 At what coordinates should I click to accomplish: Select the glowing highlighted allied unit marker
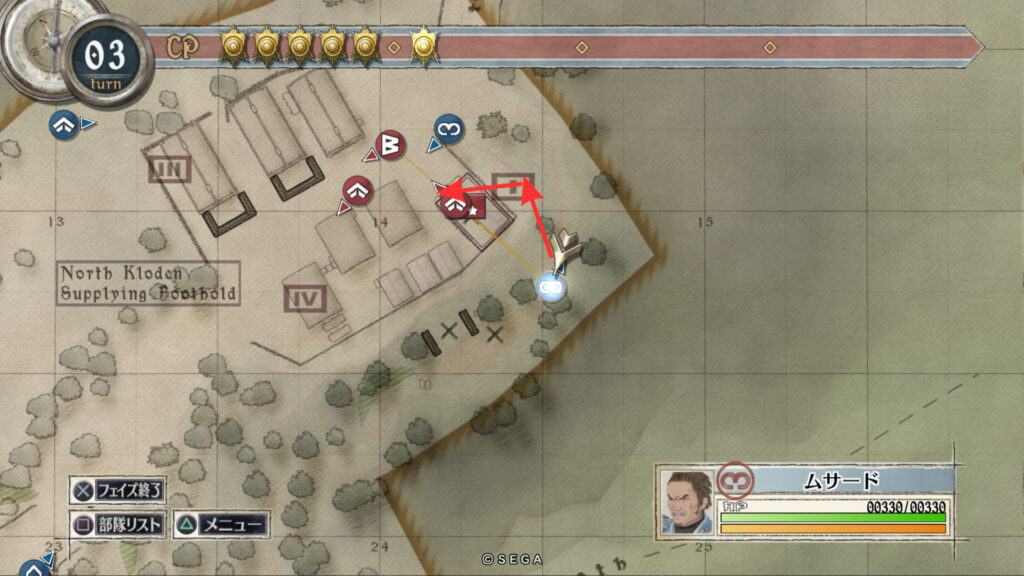550,287
